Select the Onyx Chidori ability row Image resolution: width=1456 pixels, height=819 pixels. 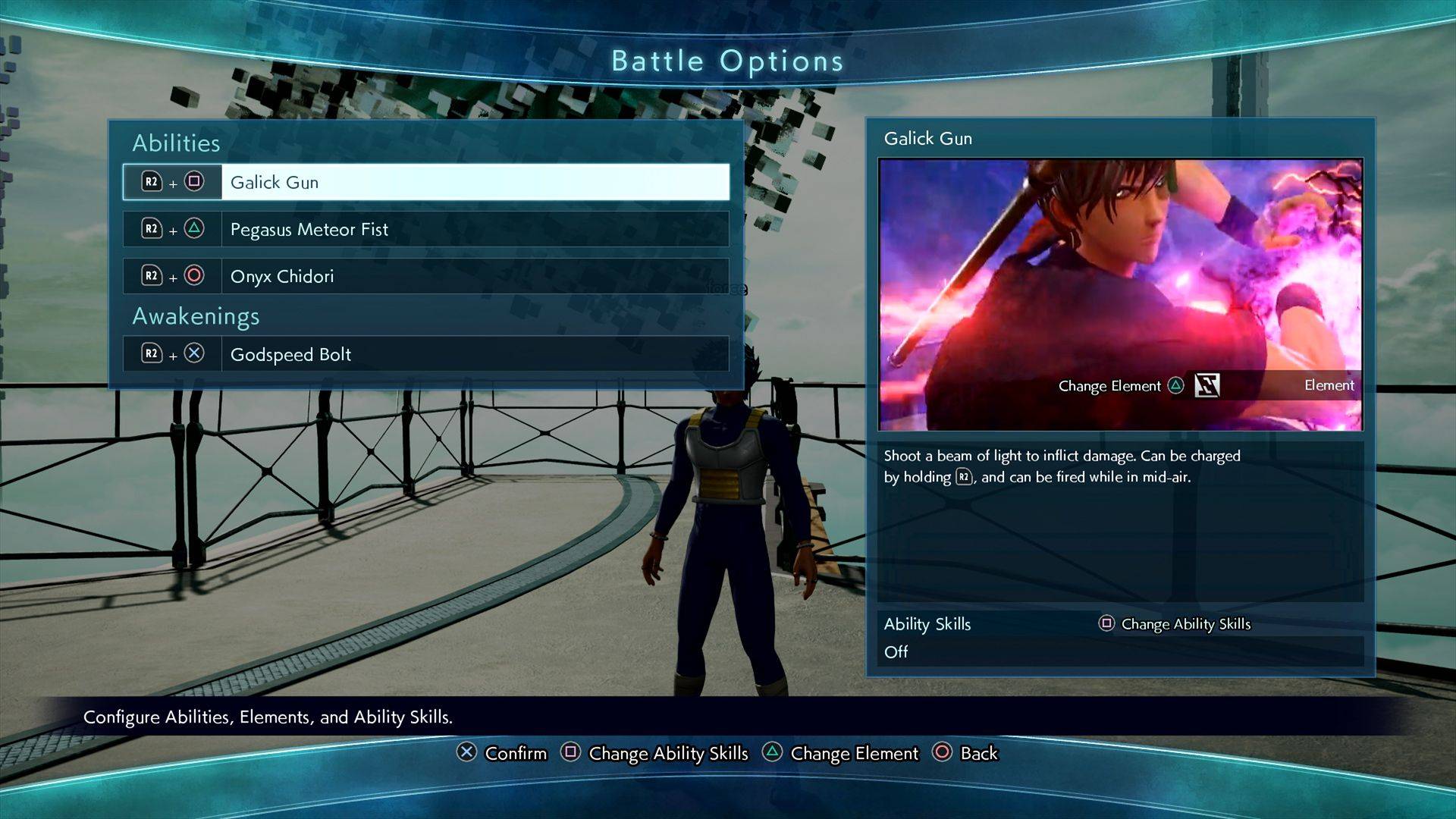(x=425, y=276)
